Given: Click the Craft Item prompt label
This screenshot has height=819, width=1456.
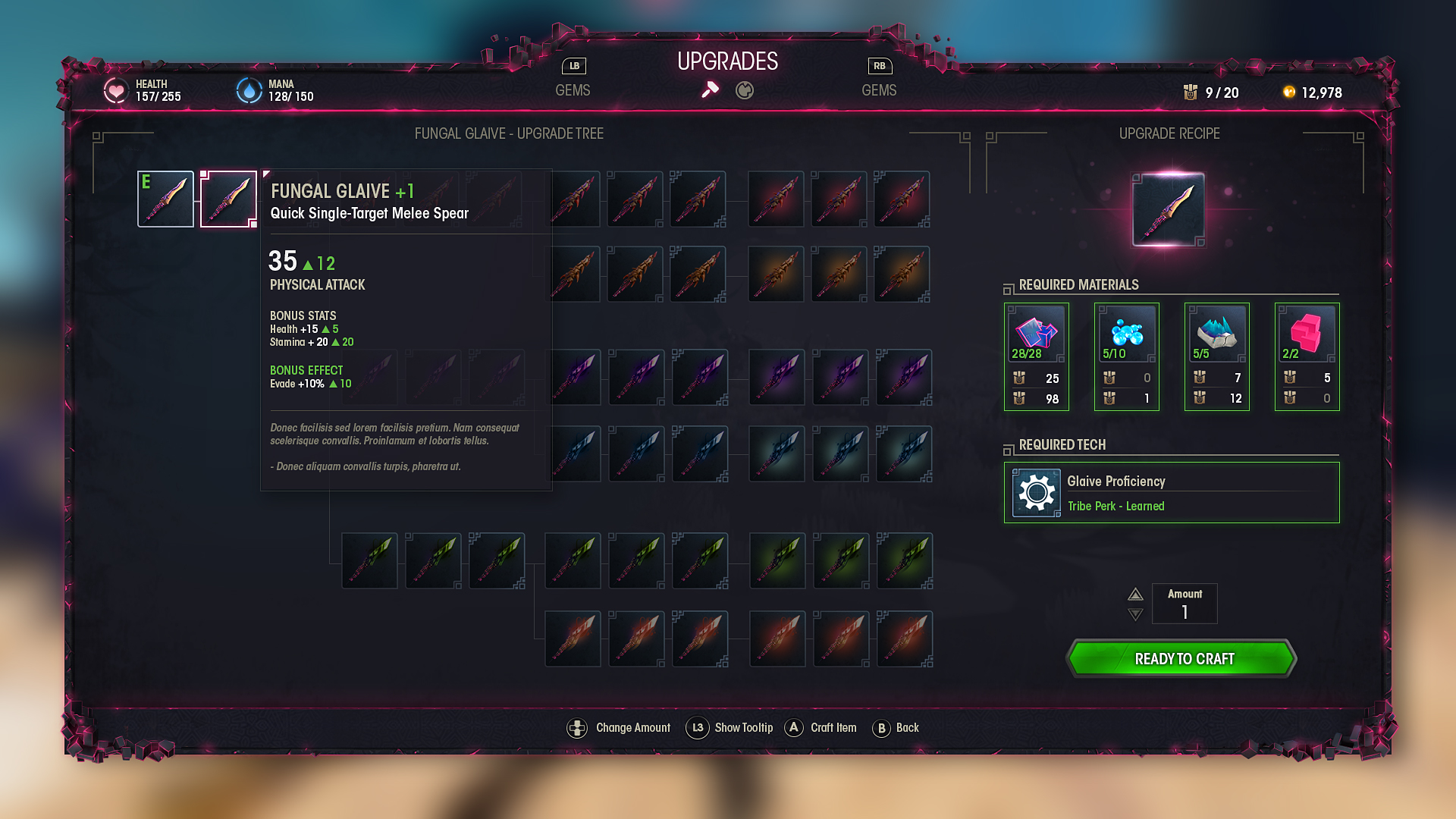Looking at the screenshot, I should (x=833, y=728).
